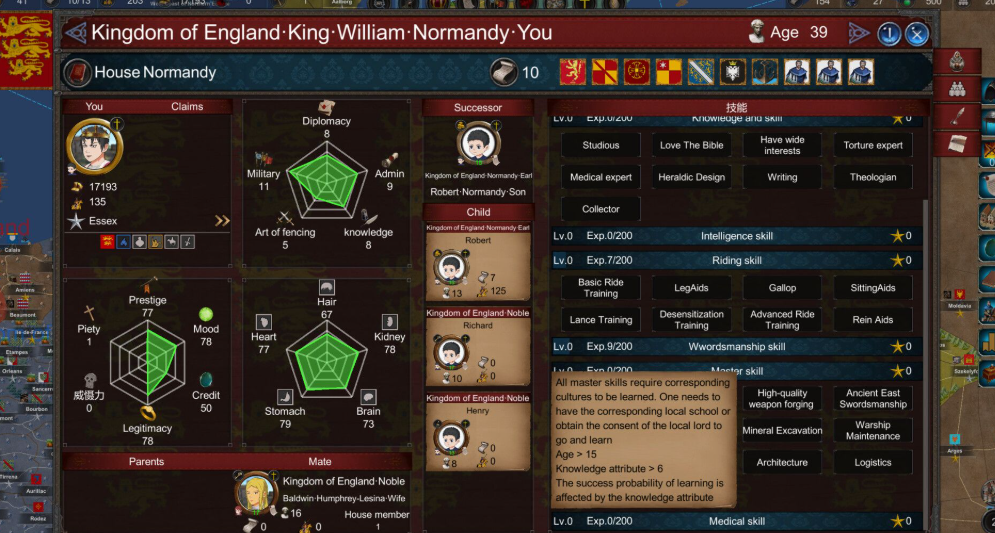Pick the Warship Maintenance skill

tap(873, 431)
